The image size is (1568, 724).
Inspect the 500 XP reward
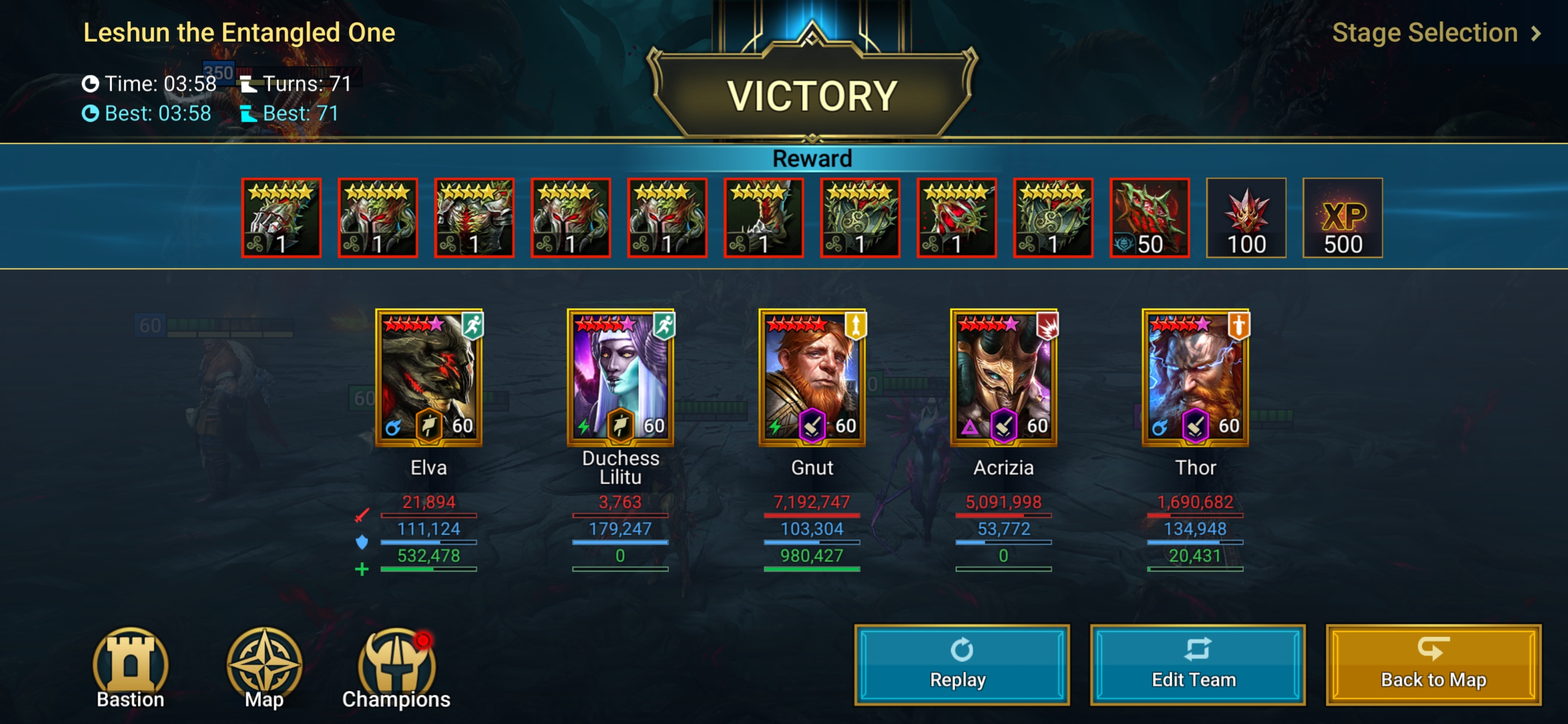[x=1342, y=218]
